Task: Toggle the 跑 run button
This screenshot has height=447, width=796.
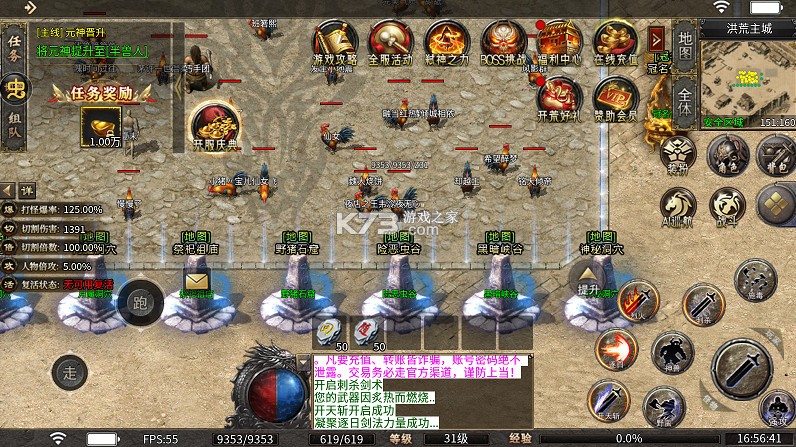Action: tap(139, 301)
